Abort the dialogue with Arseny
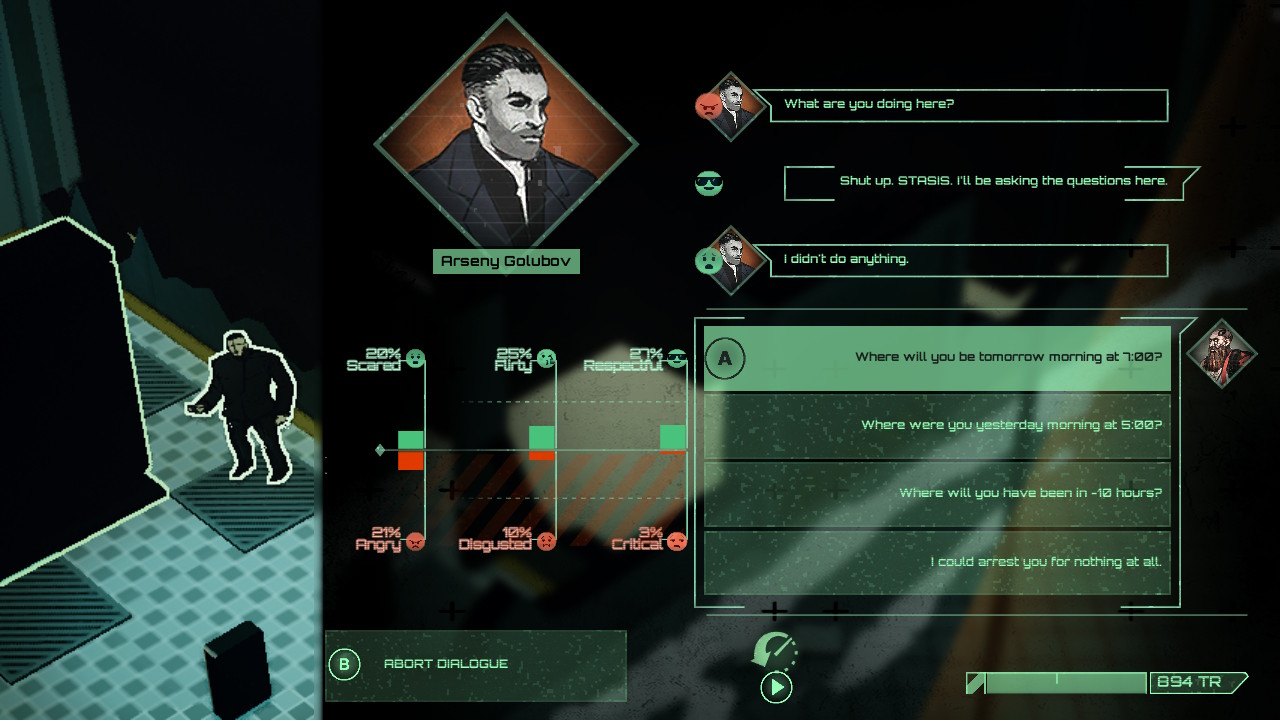Screen dimensions: 1280x720 pyautogui.click(x=476, y=664)
